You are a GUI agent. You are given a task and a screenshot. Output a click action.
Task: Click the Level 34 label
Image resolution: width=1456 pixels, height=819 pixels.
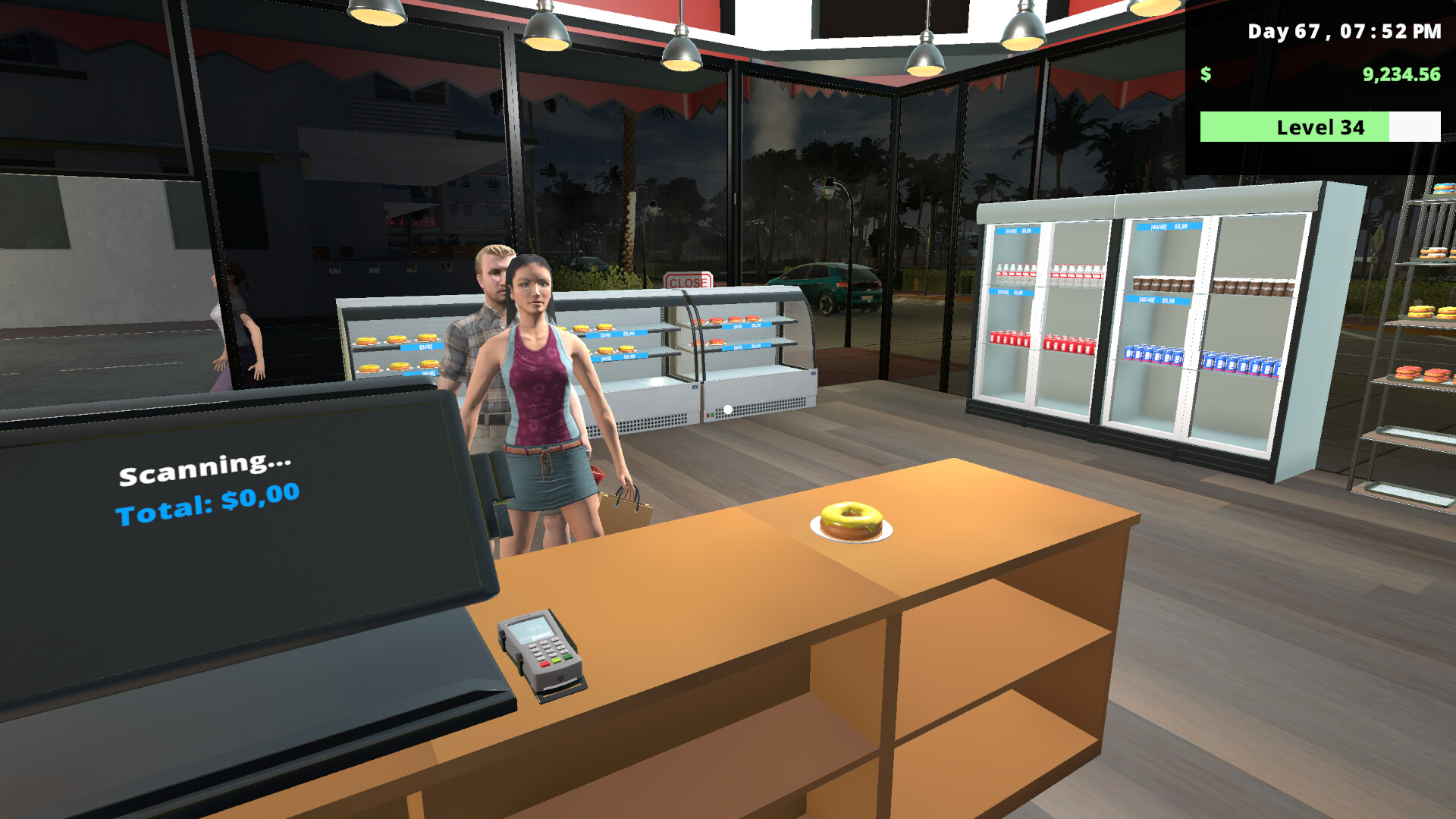pyautogui.click(x=1319, y=127)
